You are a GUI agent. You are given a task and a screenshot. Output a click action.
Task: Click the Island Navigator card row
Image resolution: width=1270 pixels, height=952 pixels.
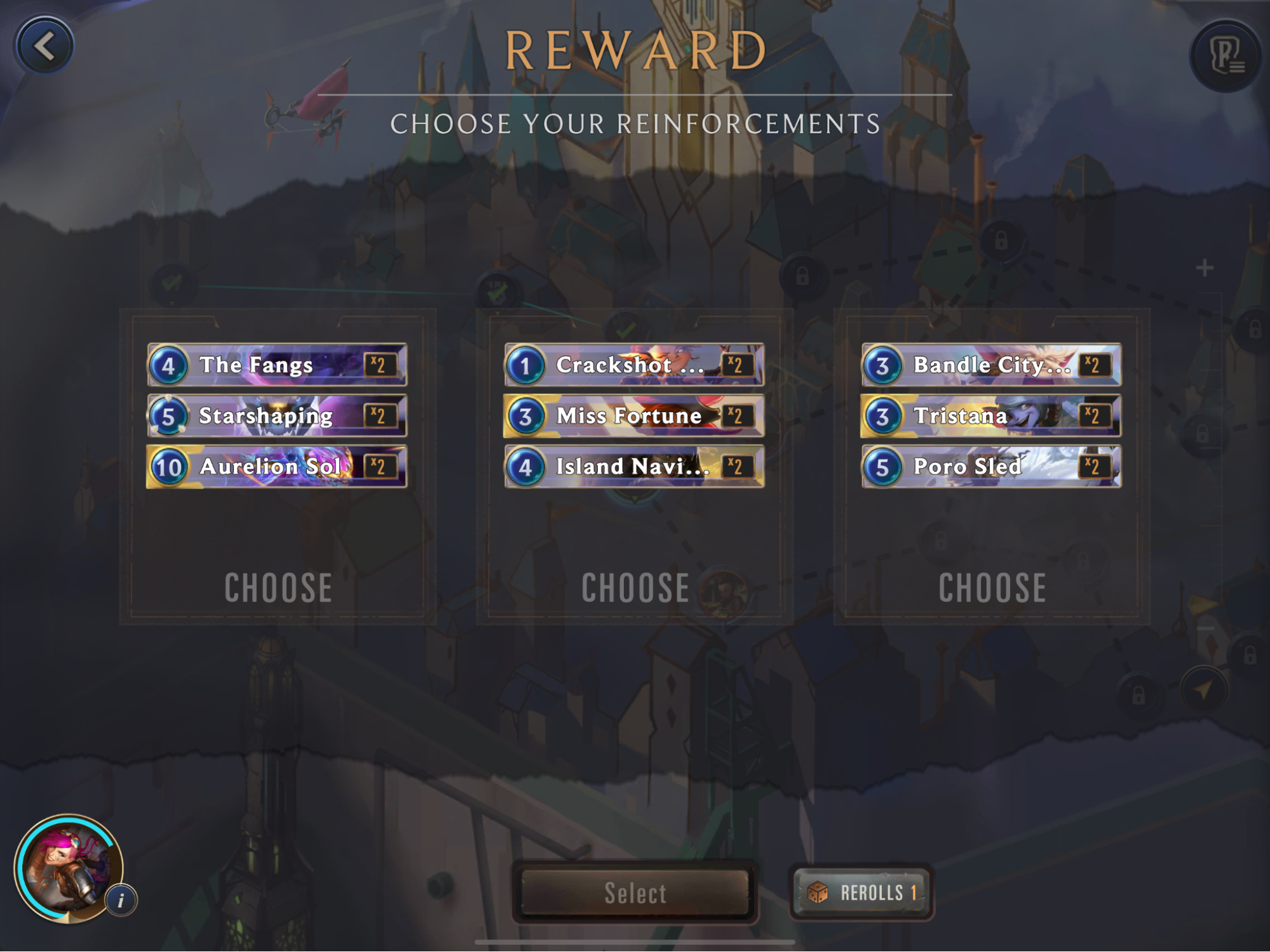tap(634, 467)
